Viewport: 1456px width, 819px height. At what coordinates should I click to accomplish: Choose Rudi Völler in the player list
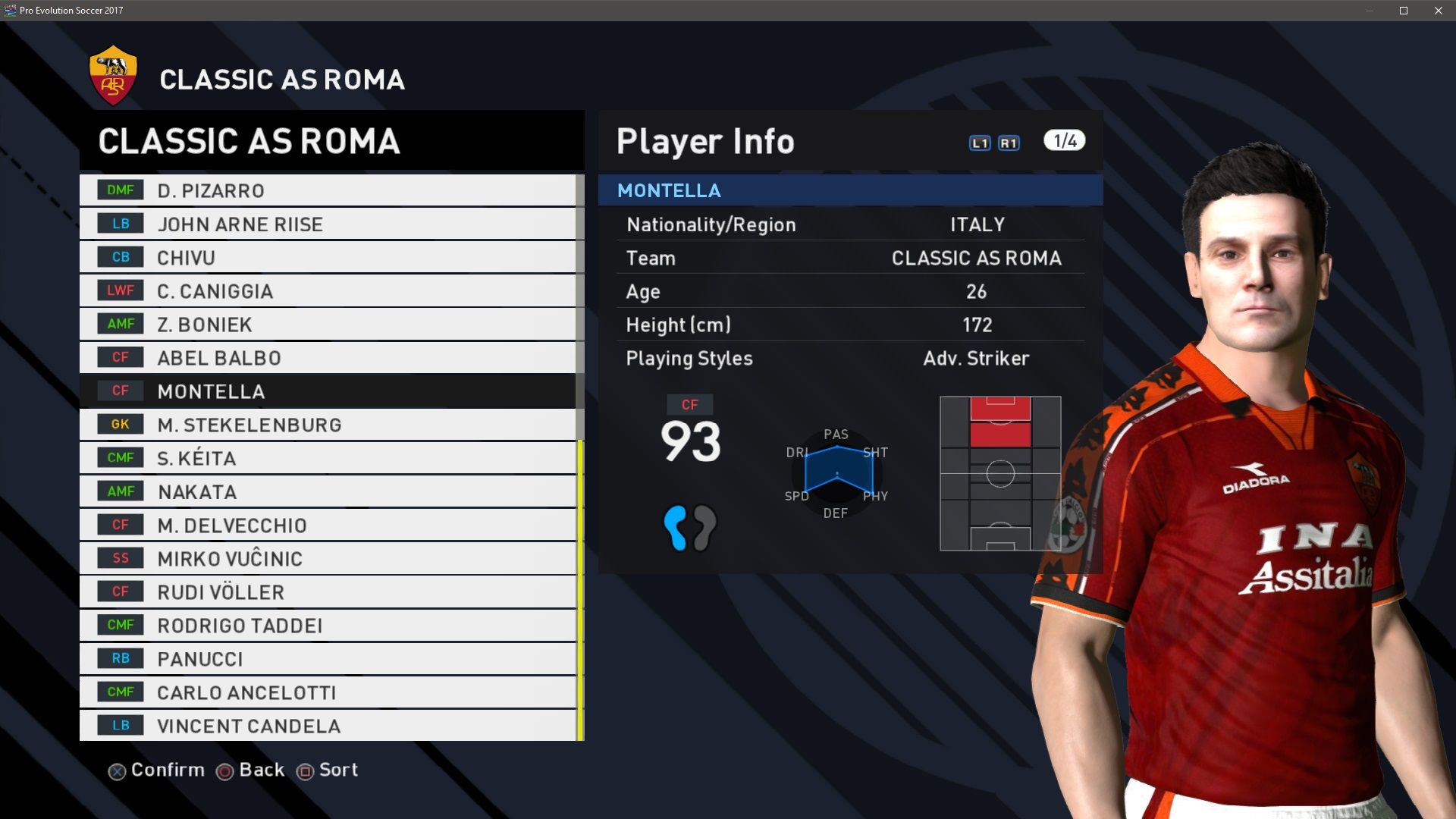[x=328, y=591]
